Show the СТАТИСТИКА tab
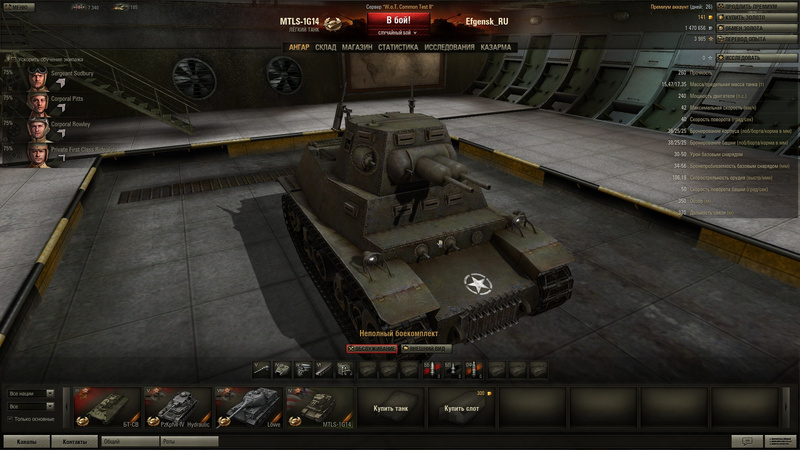Viewport: 800px width, 450px height. tap(398, 47)
